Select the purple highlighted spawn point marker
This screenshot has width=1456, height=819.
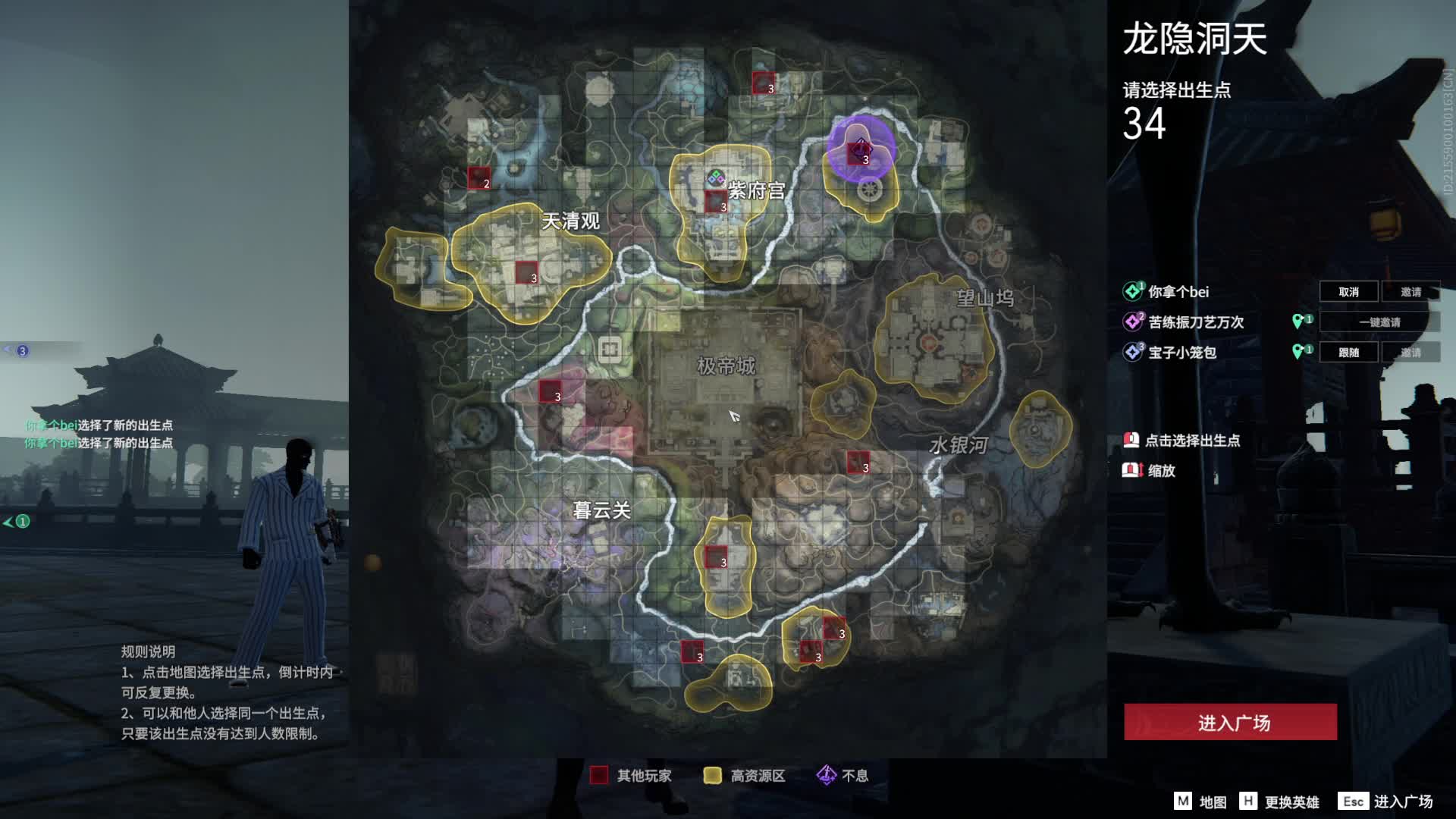click(860, 149)
